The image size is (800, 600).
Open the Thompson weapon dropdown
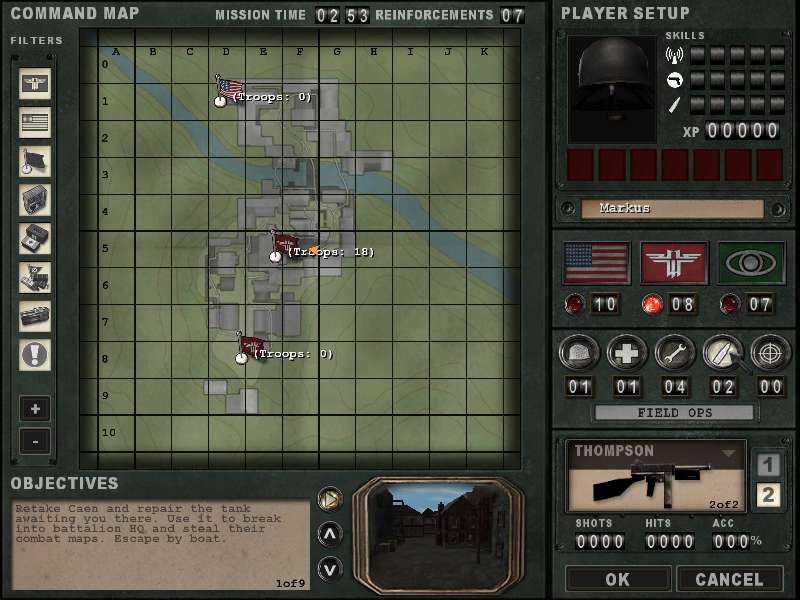tap(729, 453)
